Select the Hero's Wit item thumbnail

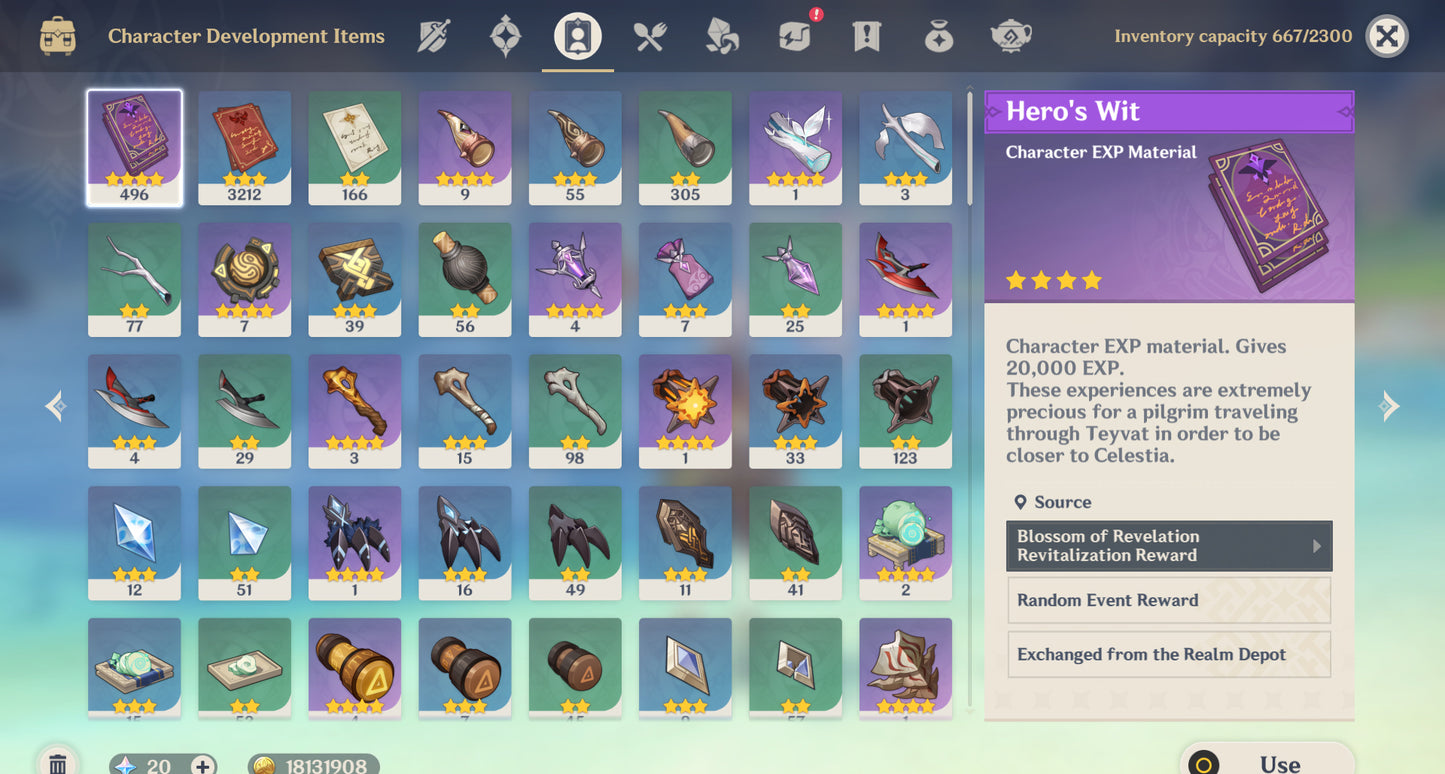point(134,146)
